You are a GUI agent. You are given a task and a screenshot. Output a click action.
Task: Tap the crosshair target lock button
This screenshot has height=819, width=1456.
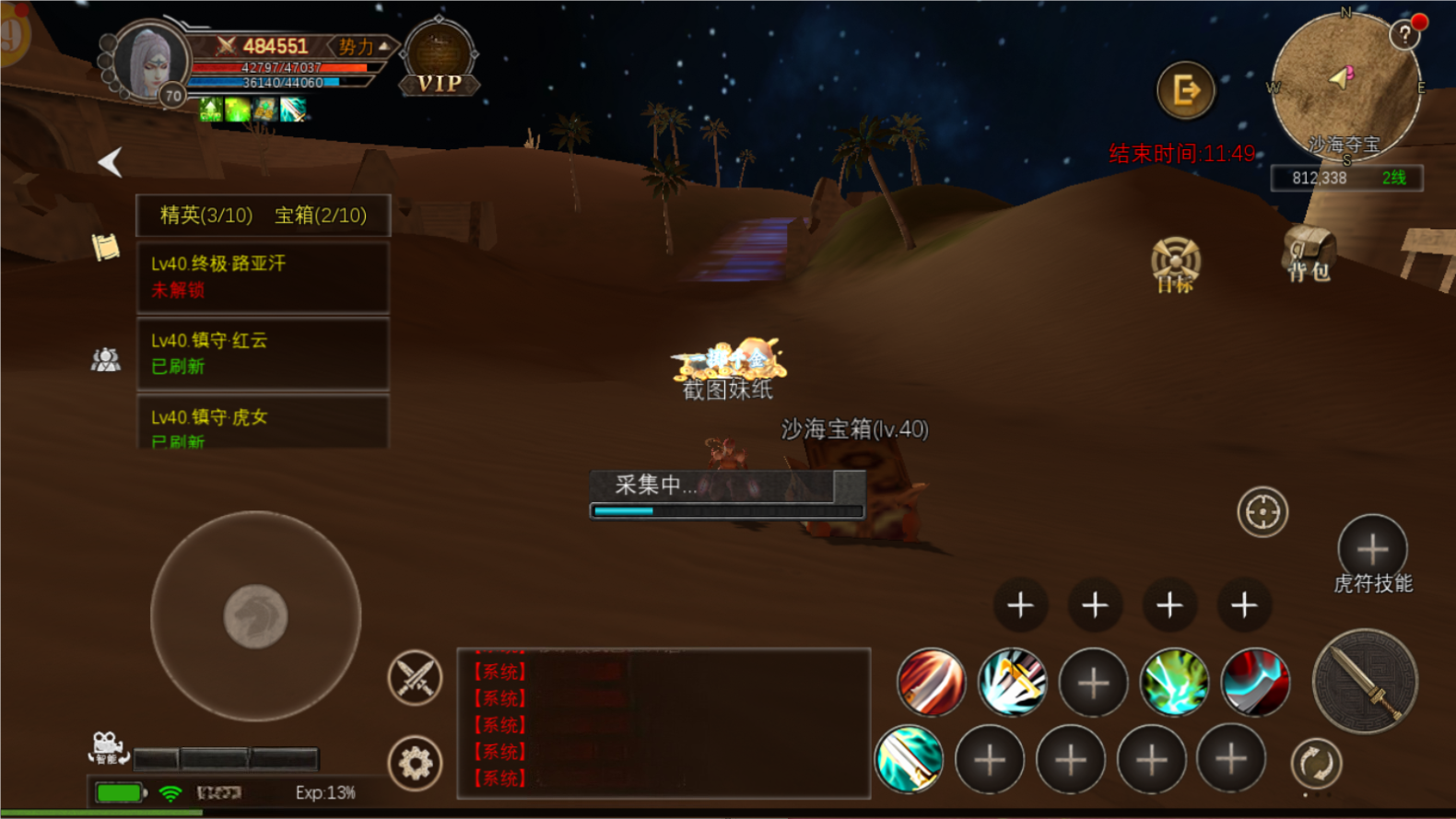[x=1262, y=511]
